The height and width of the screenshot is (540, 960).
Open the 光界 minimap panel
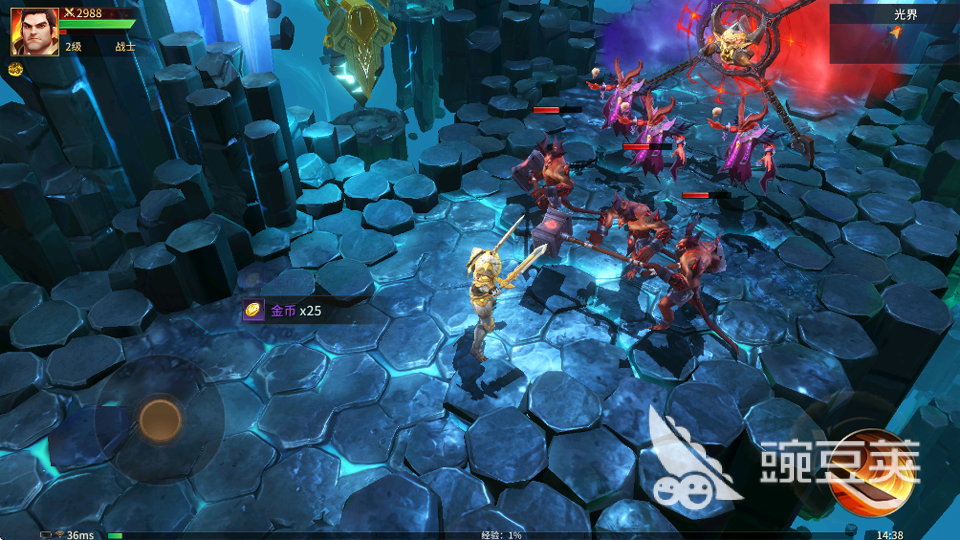[893, 32]
